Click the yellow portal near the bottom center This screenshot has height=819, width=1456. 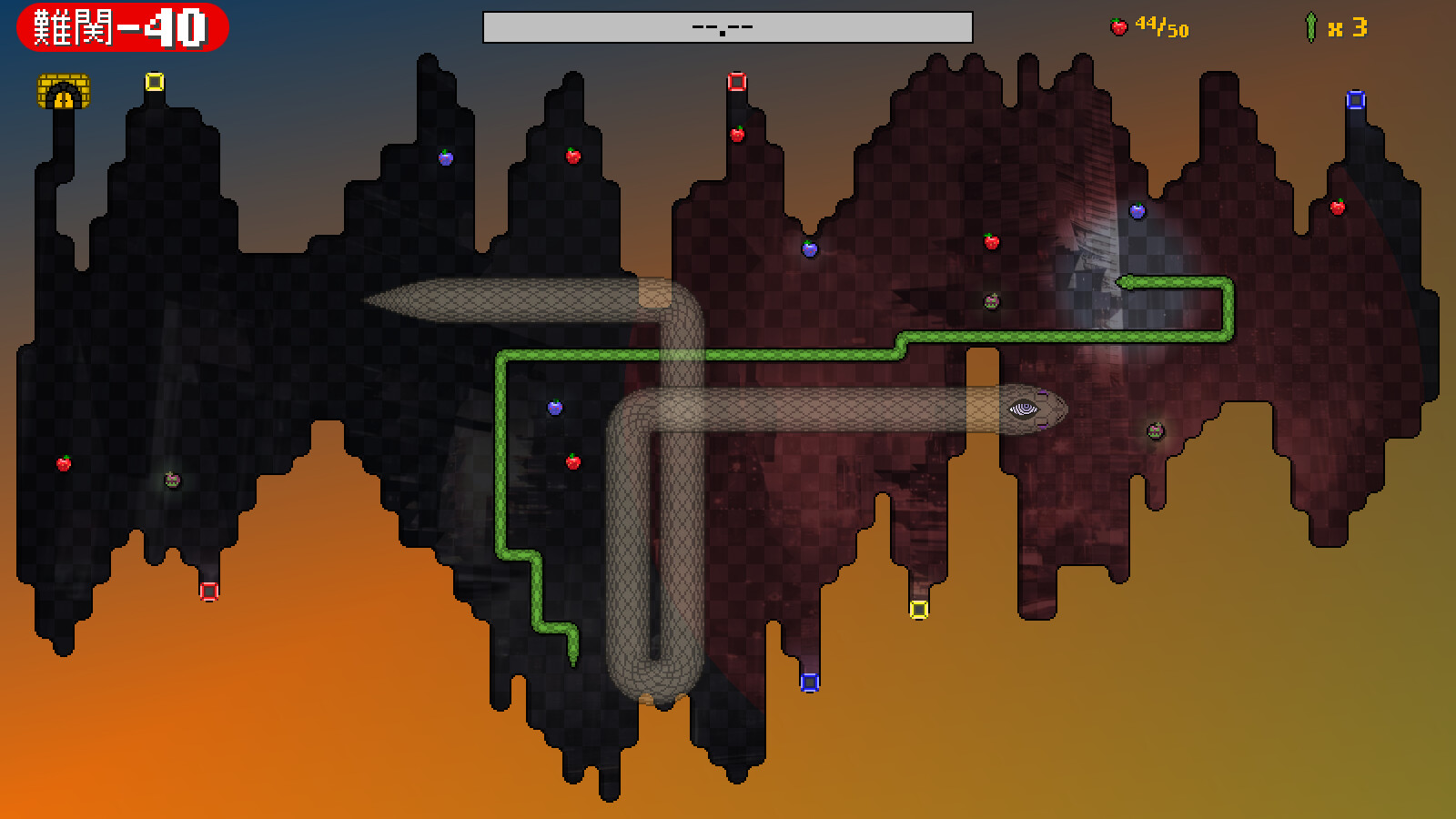[x=919, y=610]
